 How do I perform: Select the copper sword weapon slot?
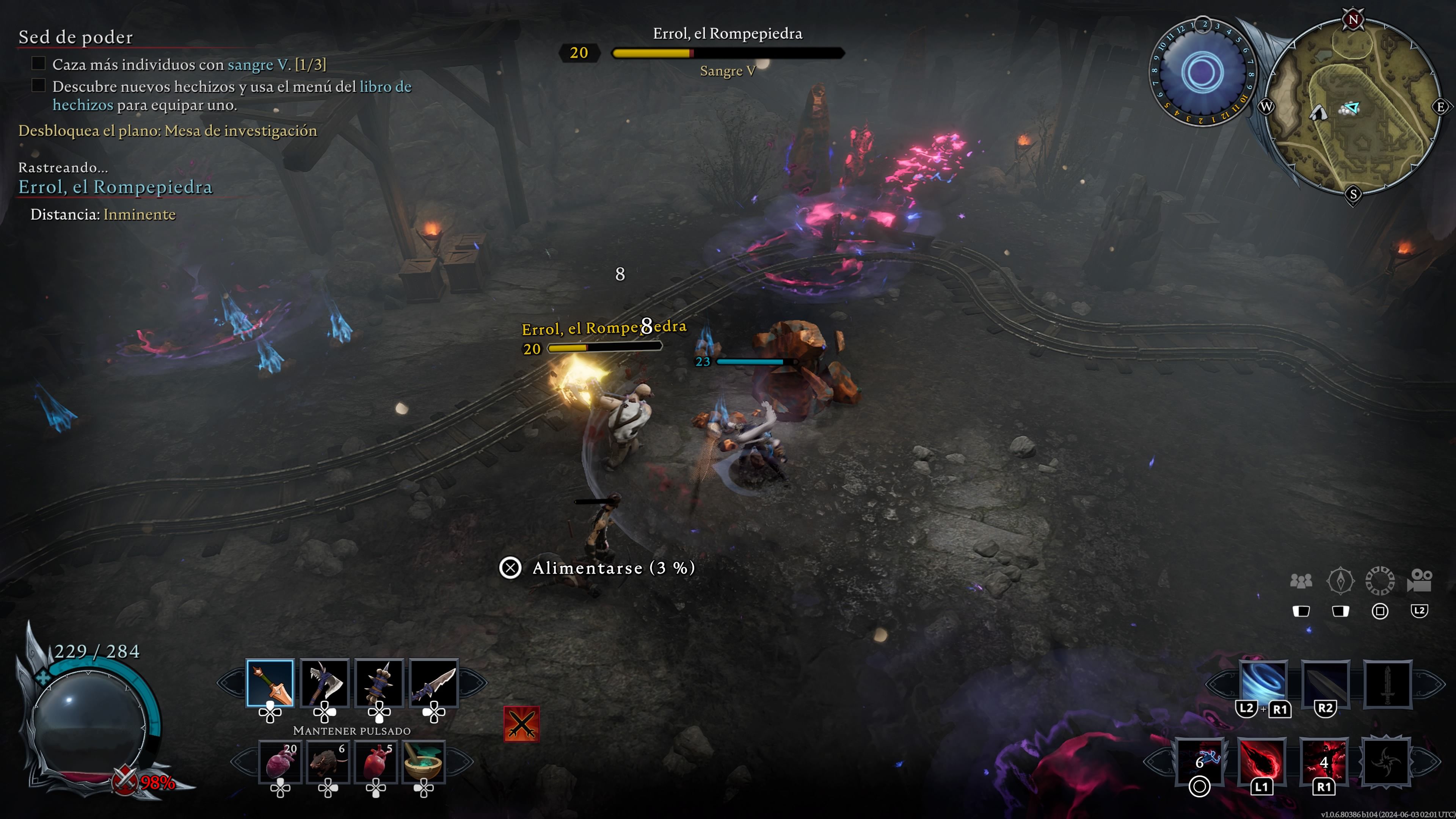270,683
